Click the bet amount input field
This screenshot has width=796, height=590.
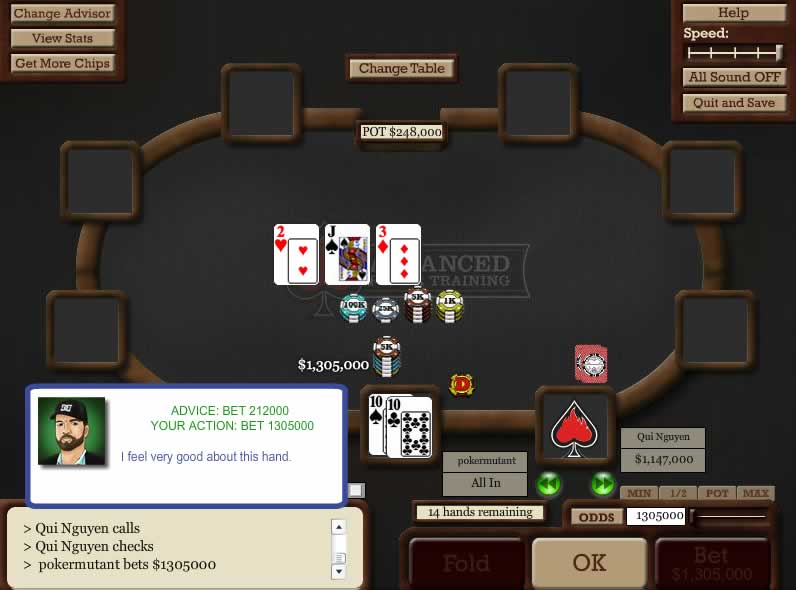pyautogui.click(x=656, y=516)
